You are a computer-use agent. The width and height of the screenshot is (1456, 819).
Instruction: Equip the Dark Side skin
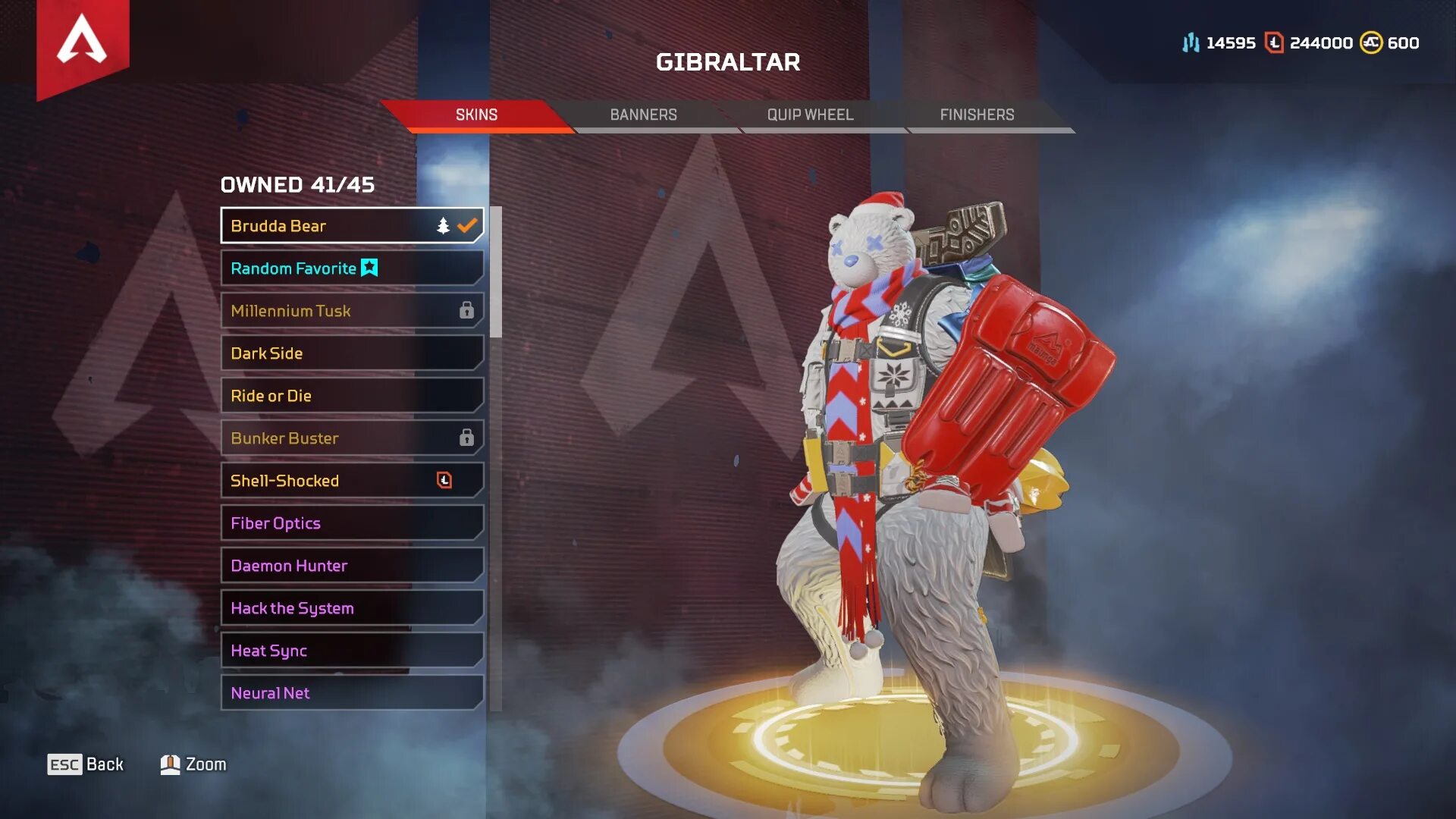coord(352,353)
